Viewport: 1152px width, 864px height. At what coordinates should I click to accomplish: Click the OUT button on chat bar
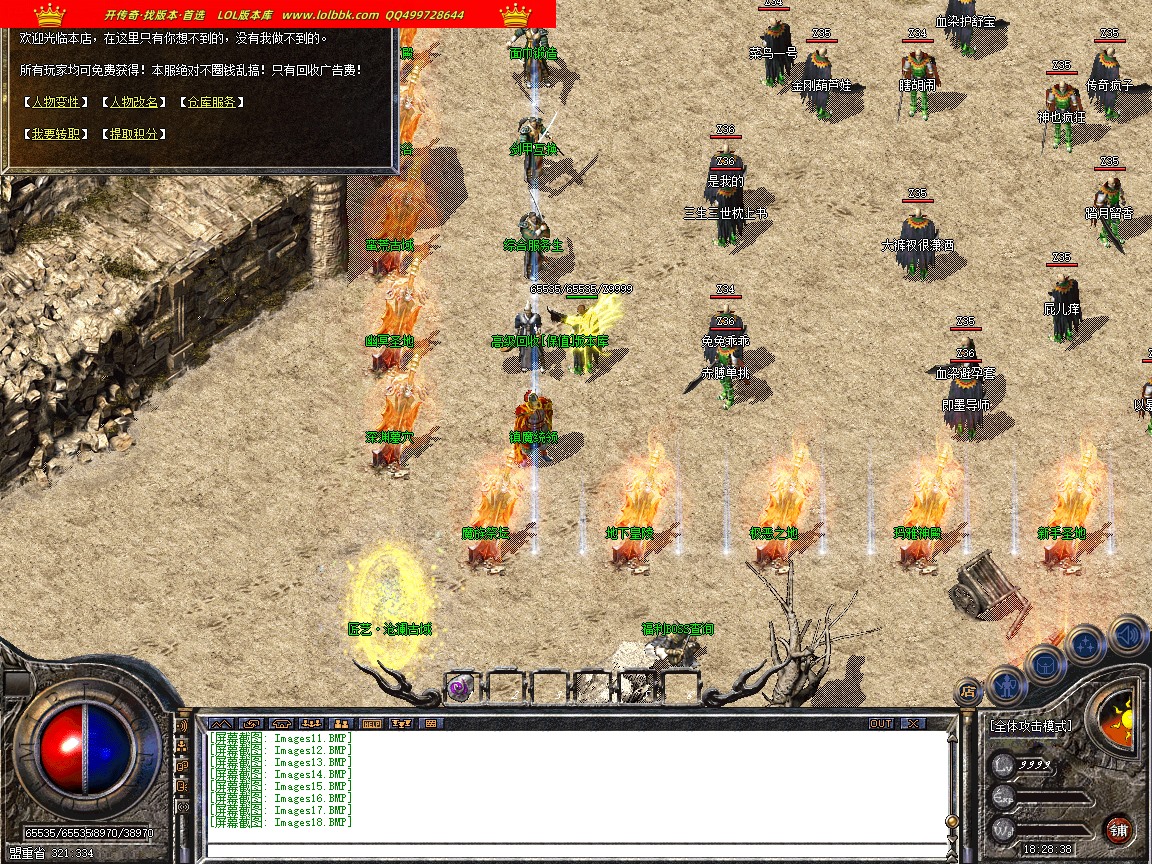[x=880, y=723]
